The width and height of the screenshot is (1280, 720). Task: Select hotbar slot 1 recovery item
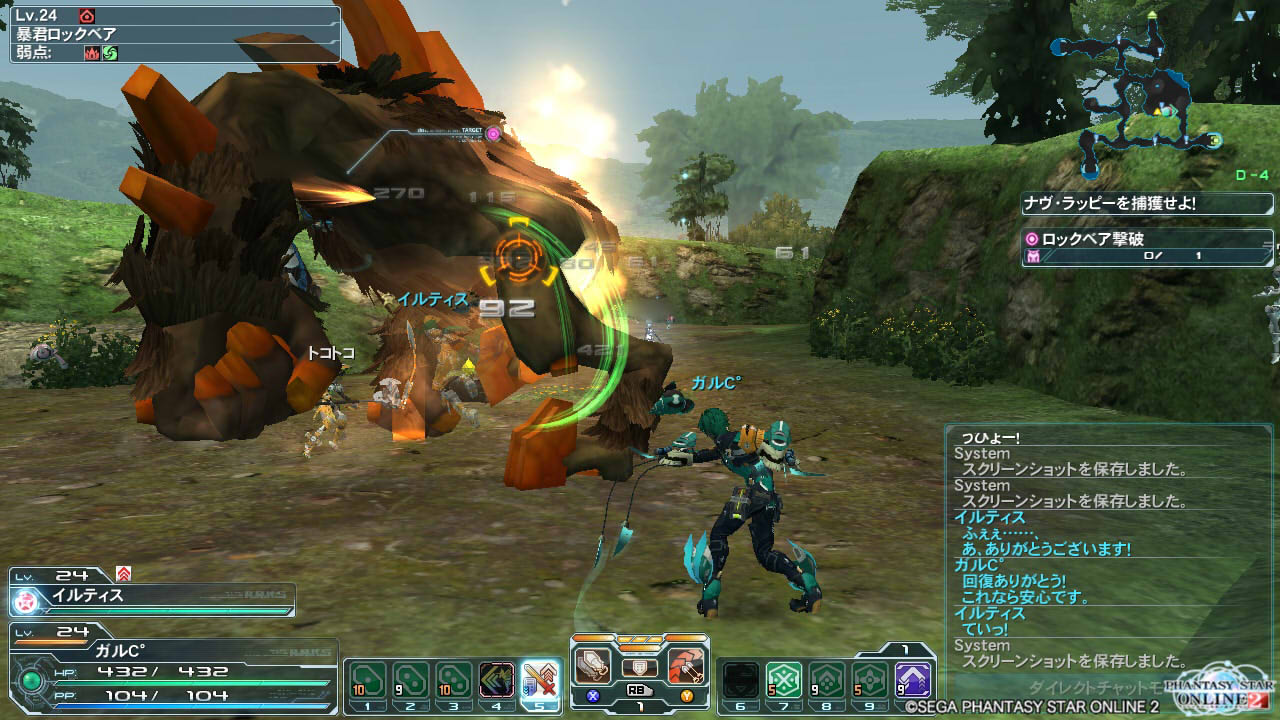coord(367,681)
